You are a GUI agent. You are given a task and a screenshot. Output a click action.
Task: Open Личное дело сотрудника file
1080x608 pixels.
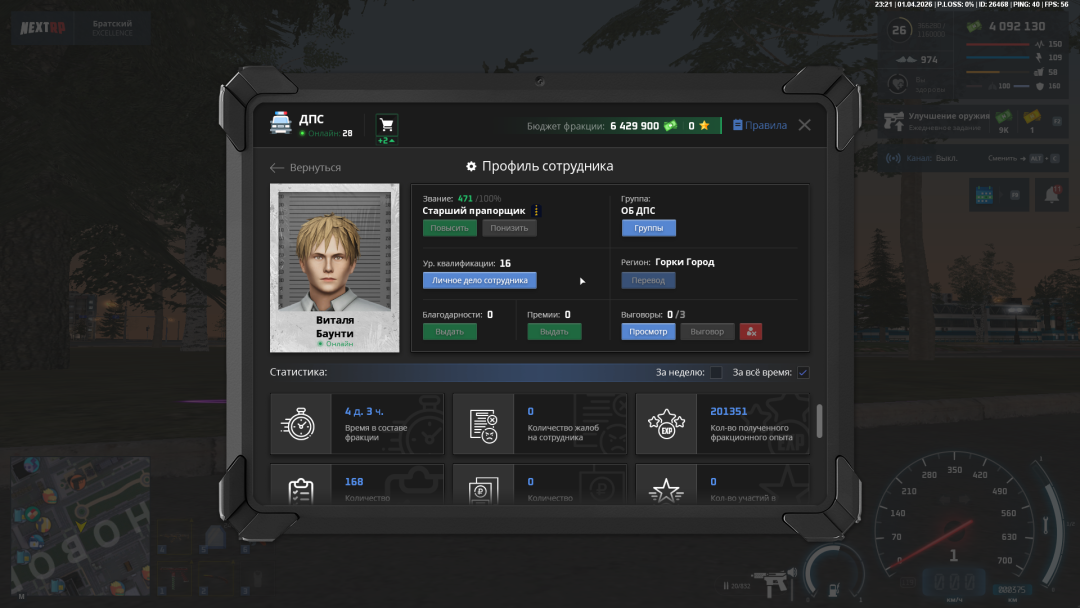[479, 280]
